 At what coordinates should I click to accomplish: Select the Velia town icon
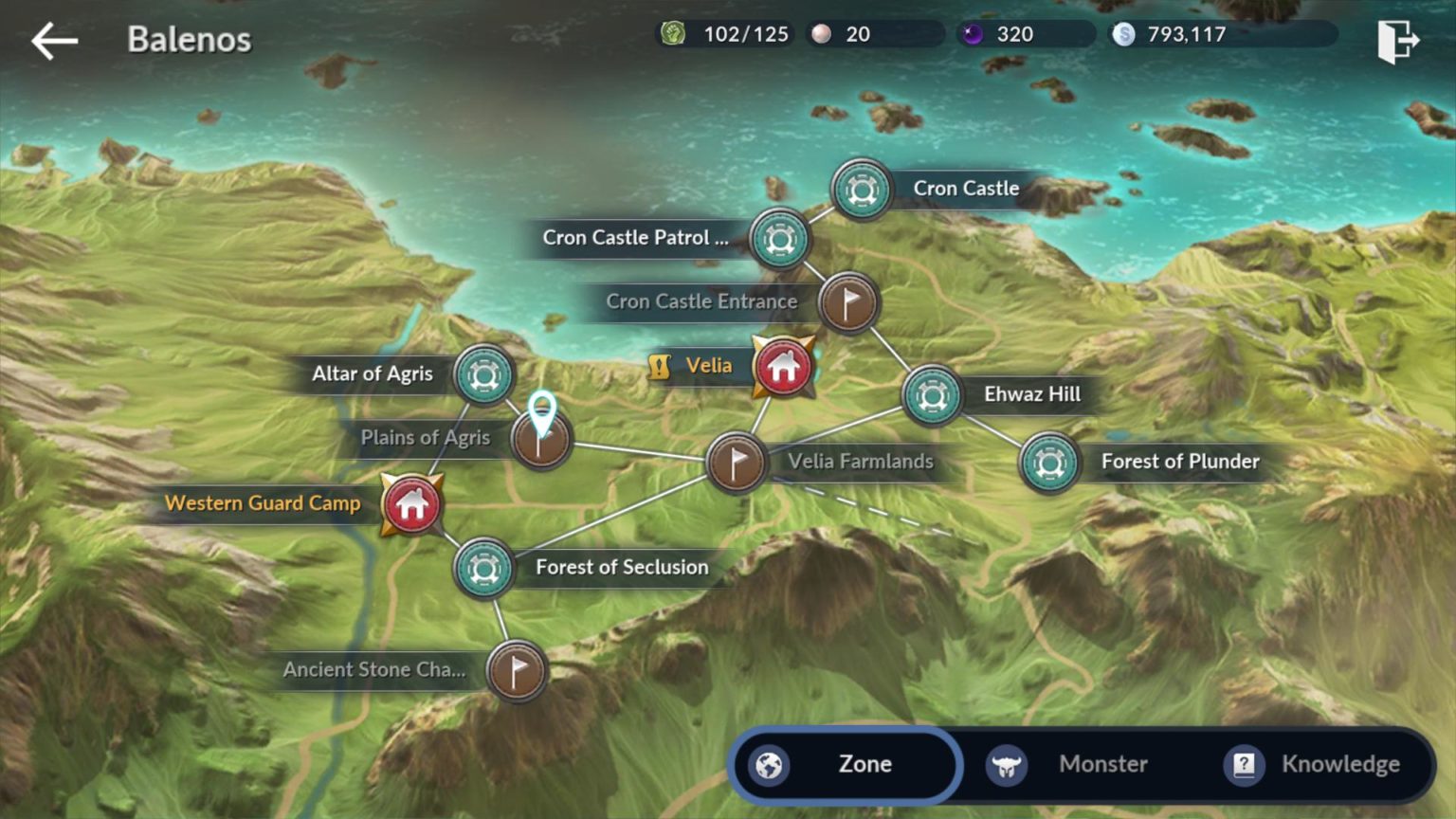781,368
